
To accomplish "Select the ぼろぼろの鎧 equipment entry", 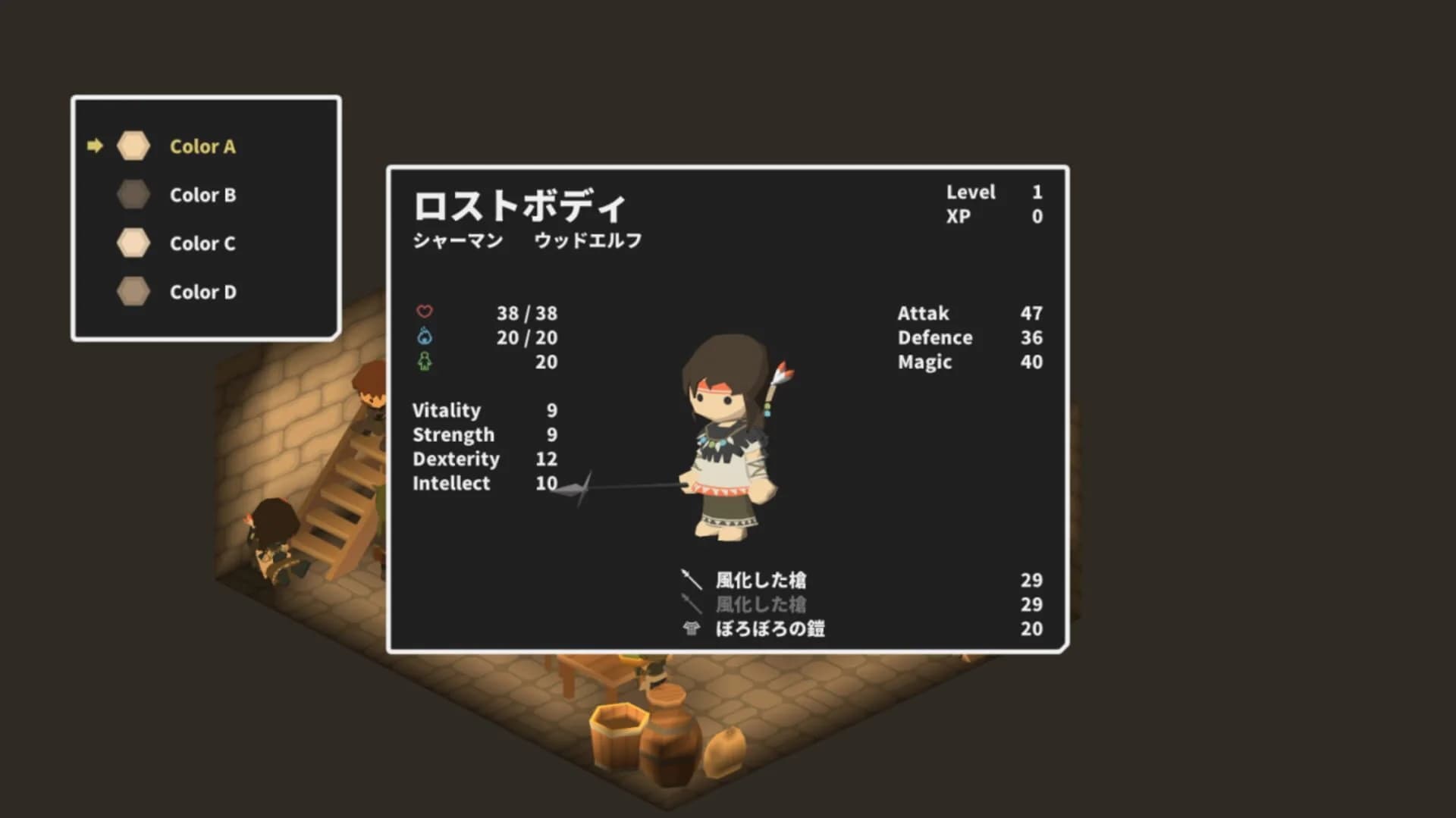I will [x=771, y=629].
